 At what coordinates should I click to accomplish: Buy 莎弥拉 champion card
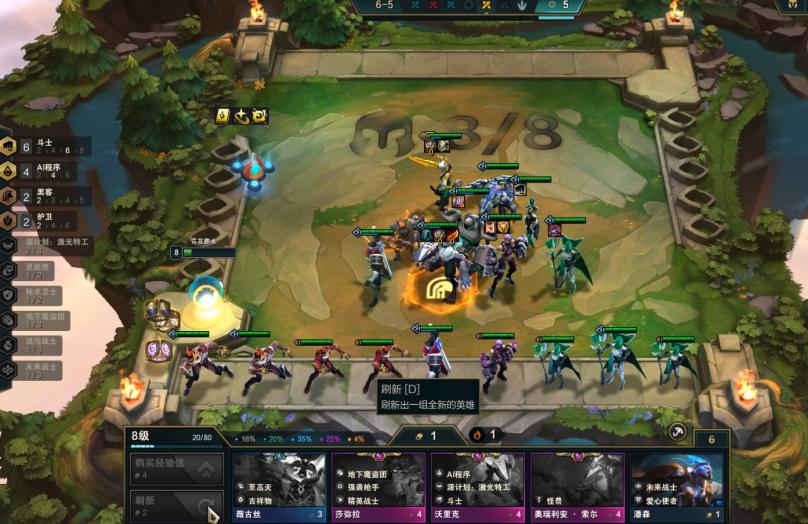tap(378, 486)
